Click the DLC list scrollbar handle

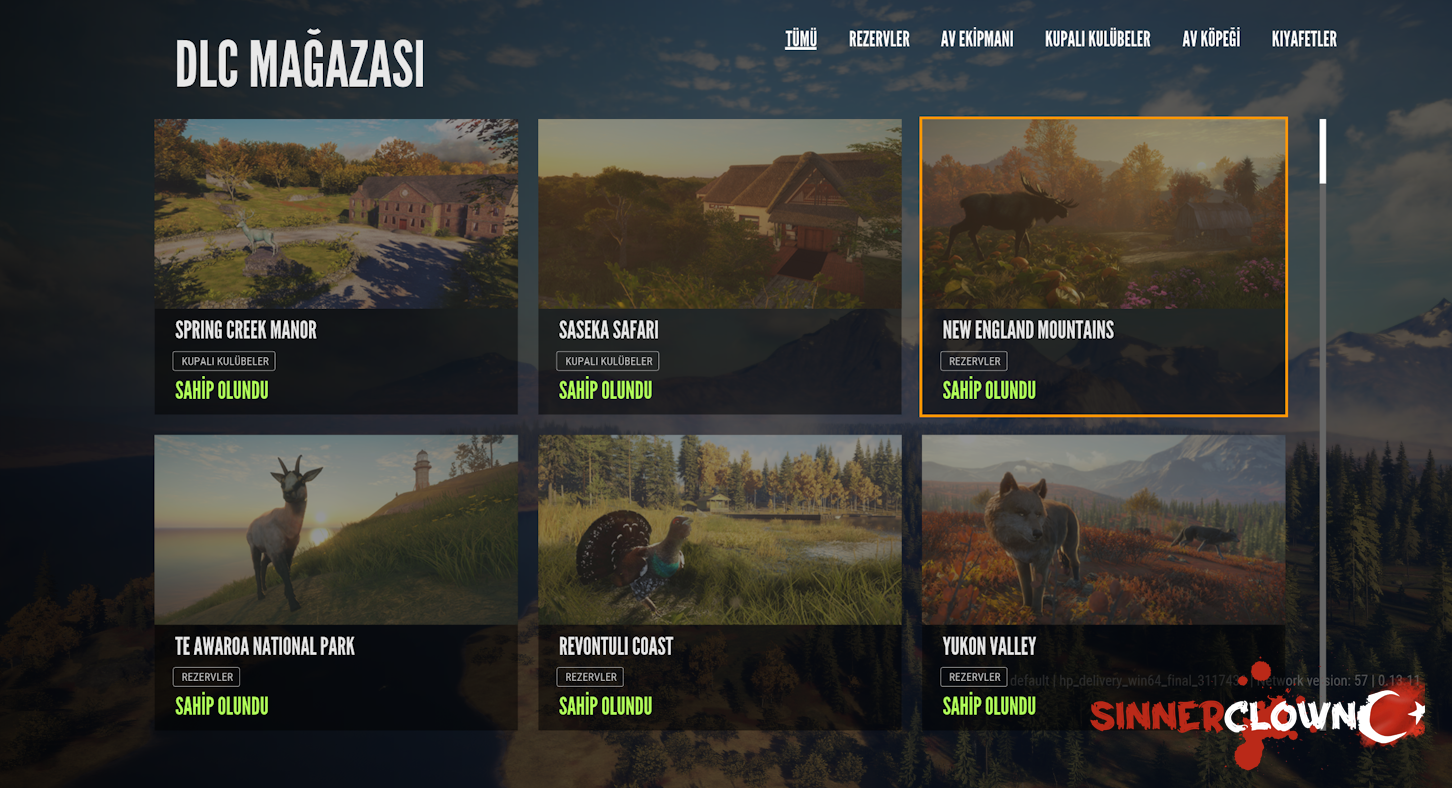pyautogui.click(x=1323, y=152)
